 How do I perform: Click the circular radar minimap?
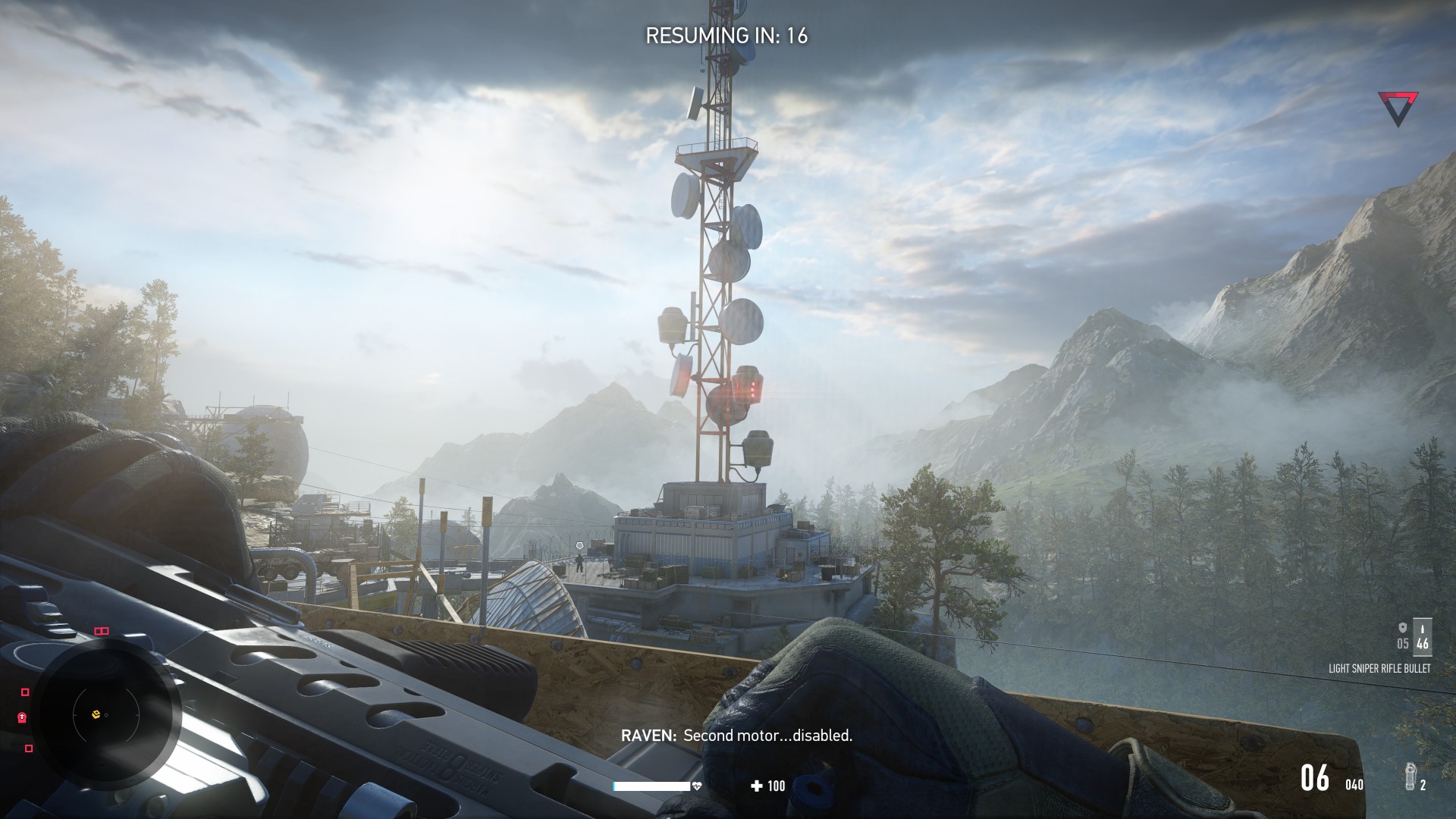pos(105,714)
